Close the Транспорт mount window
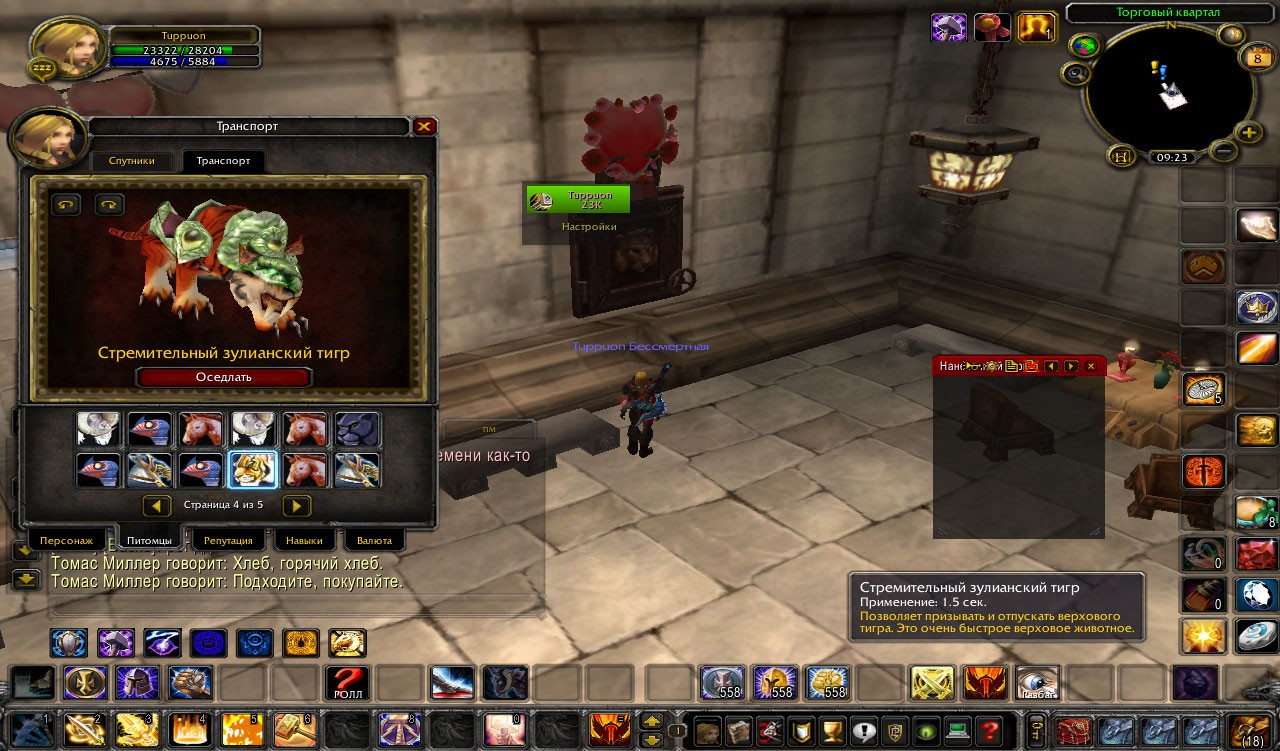Image resolution: width=1280 pixels, height=751 pixels. point(424,127)
